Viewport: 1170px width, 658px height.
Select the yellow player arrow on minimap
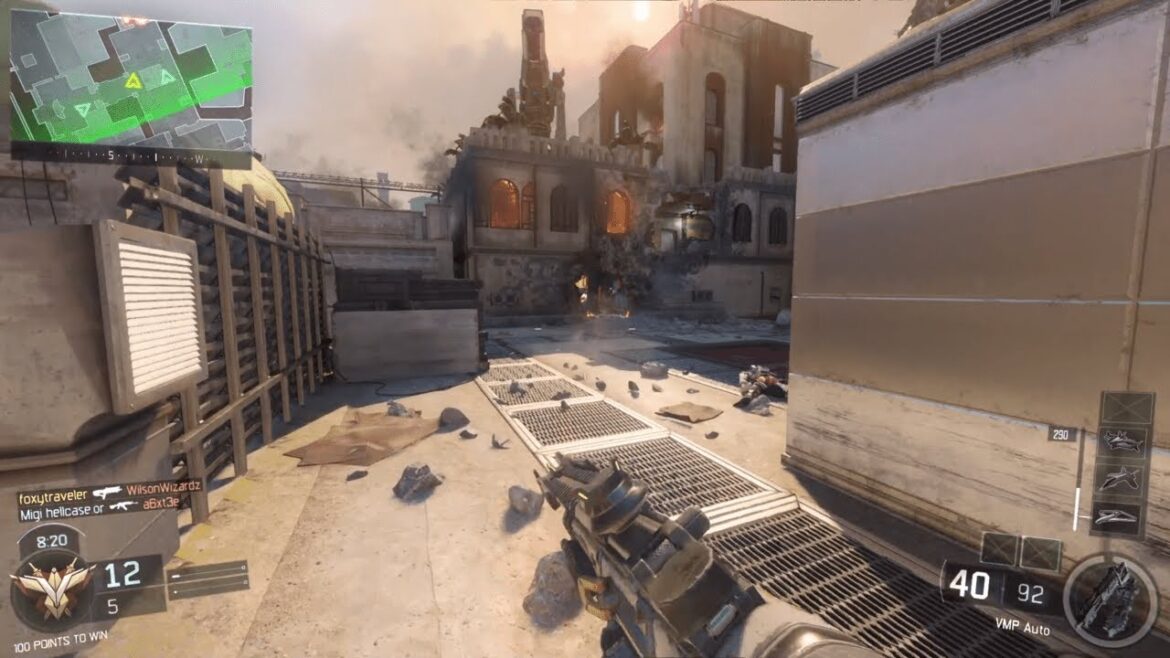point(133,80)
